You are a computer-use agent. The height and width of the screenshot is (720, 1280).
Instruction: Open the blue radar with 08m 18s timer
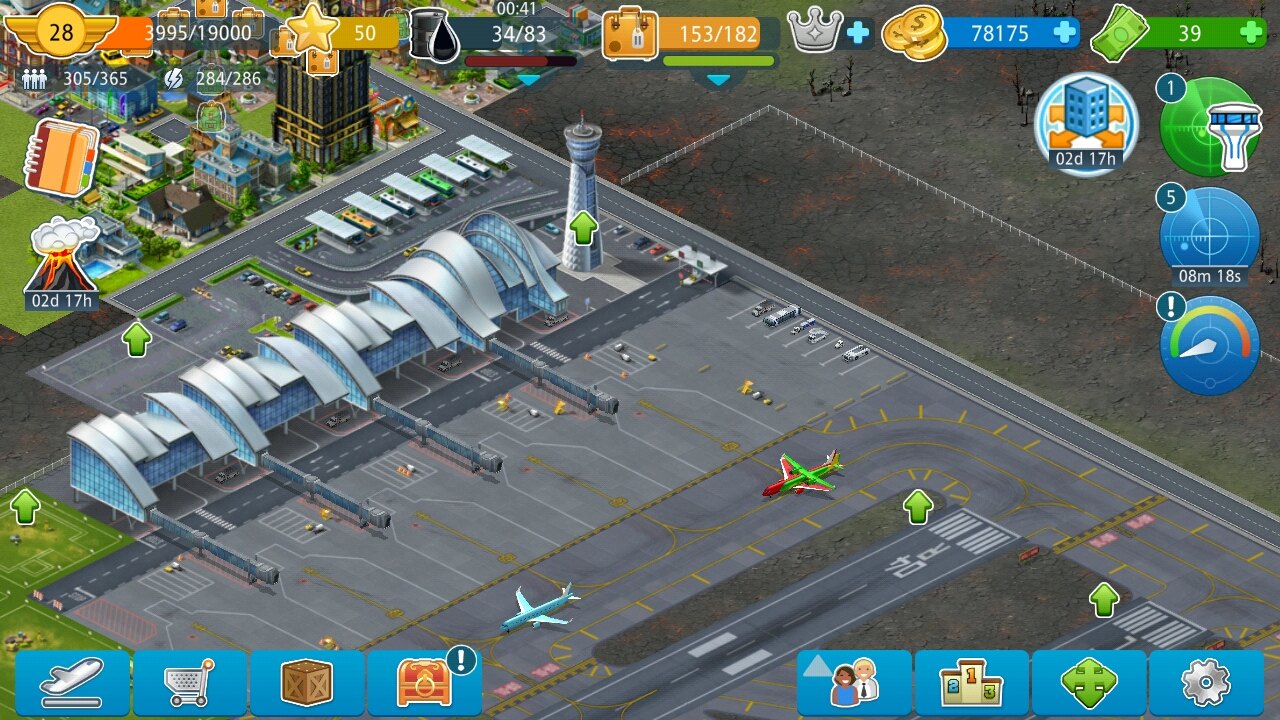[1210, 237]
